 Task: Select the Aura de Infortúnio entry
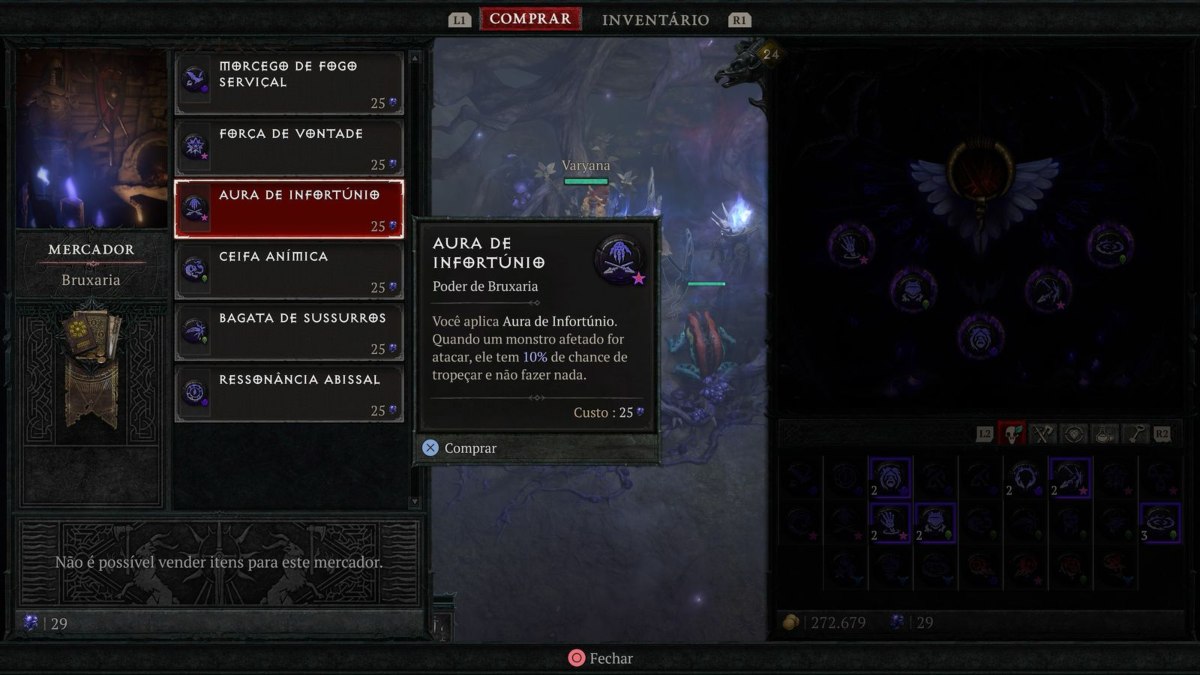pyautogui.click(x=289, y=208)
